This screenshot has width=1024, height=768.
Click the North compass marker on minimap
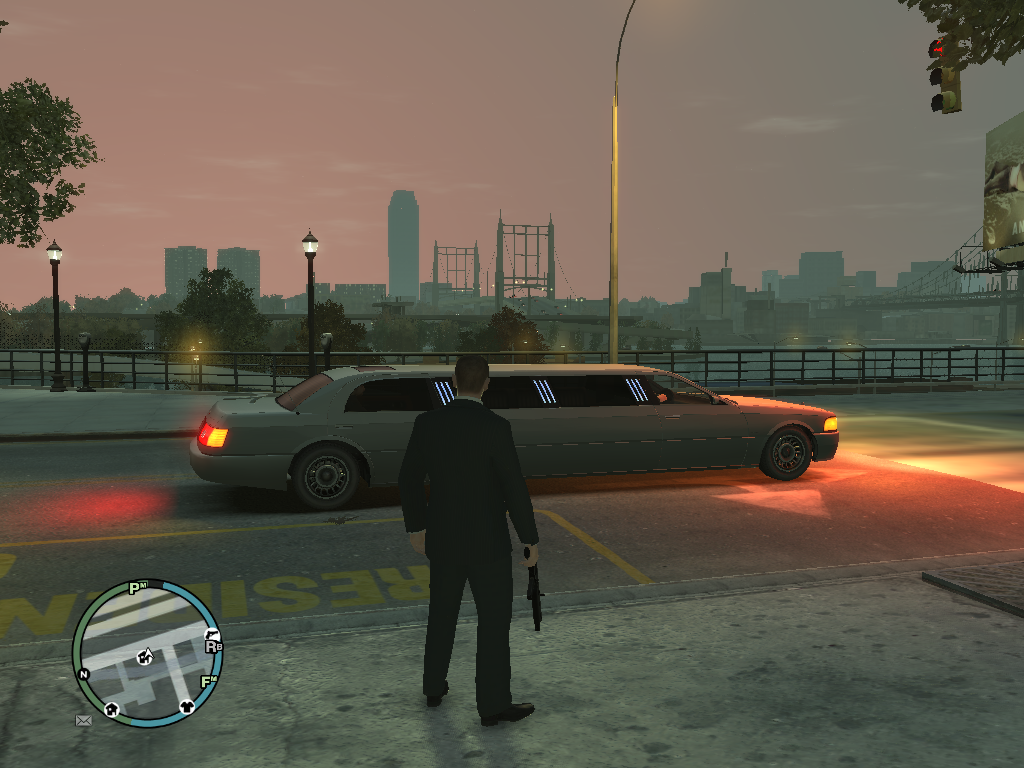pyautogui.click(x=84, y=674)
